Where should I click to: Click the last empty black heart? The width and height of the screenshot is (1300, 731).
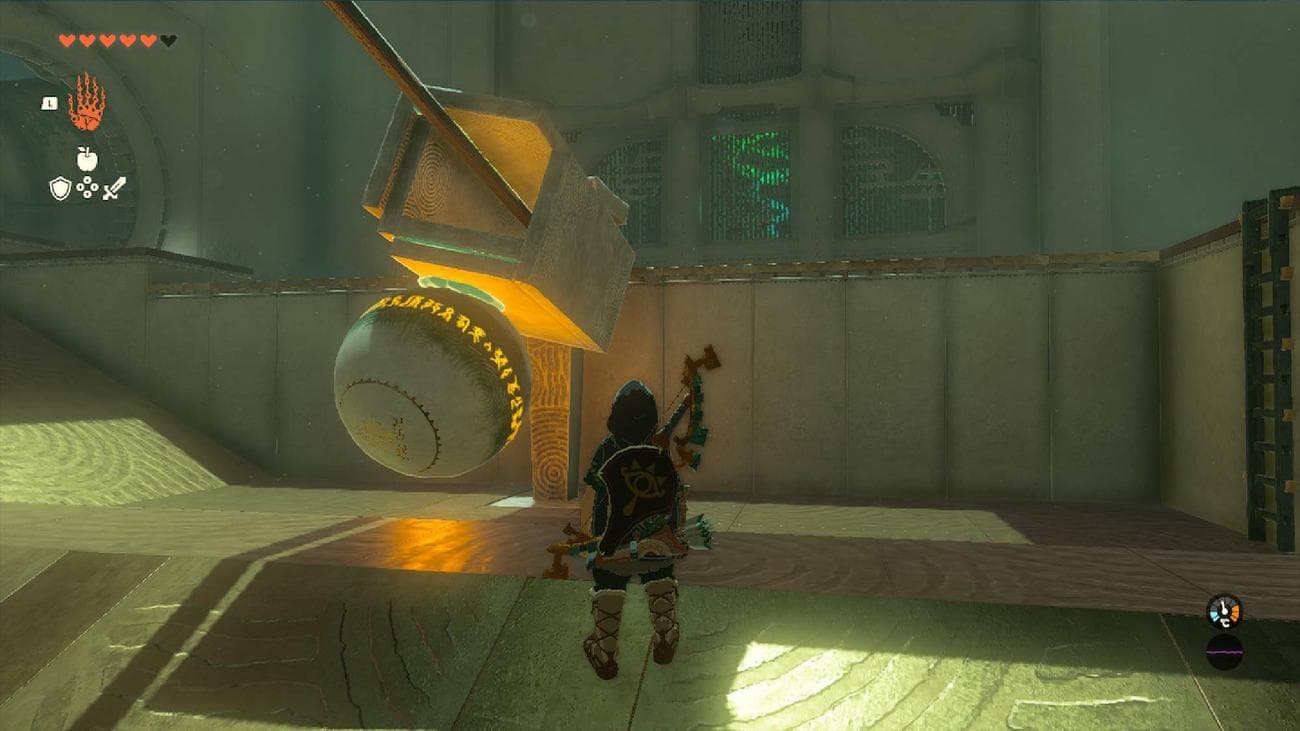(167, 40)
